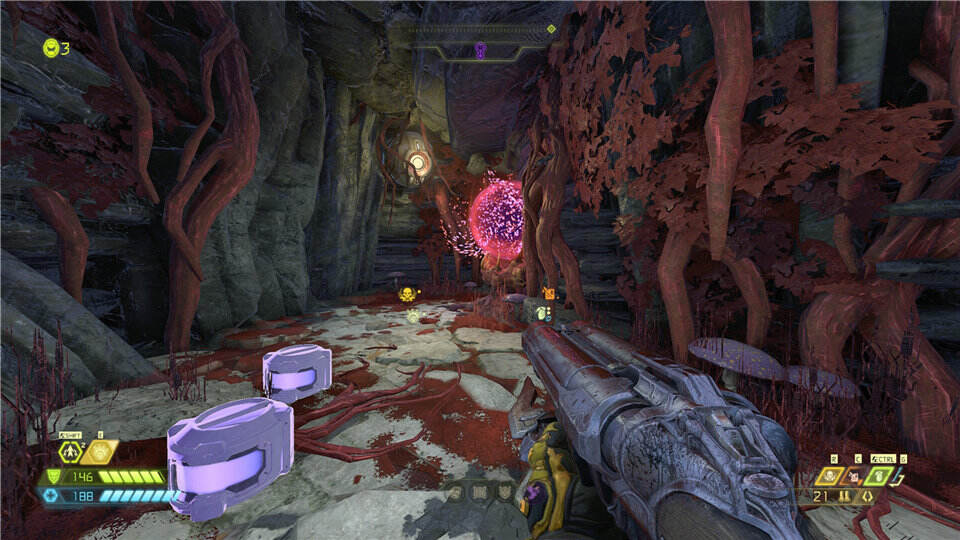Select the orange chainsaw icon
Screen dimensions: 960x540
pos(856,477)
